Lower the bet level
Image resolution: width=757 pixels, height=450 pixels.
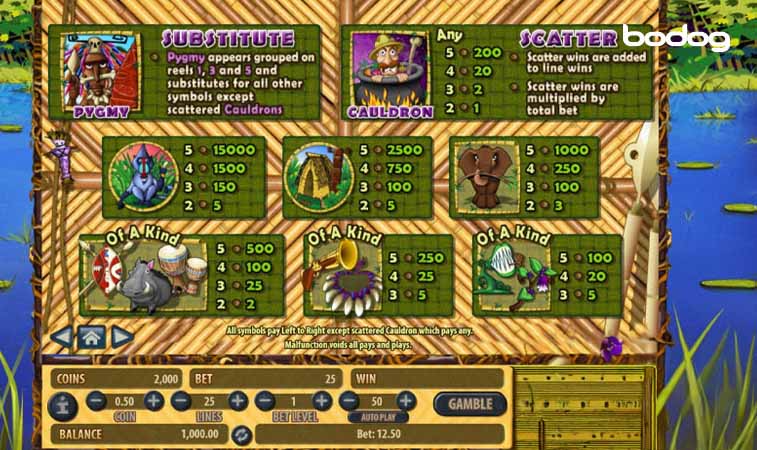tap(265, 401)
